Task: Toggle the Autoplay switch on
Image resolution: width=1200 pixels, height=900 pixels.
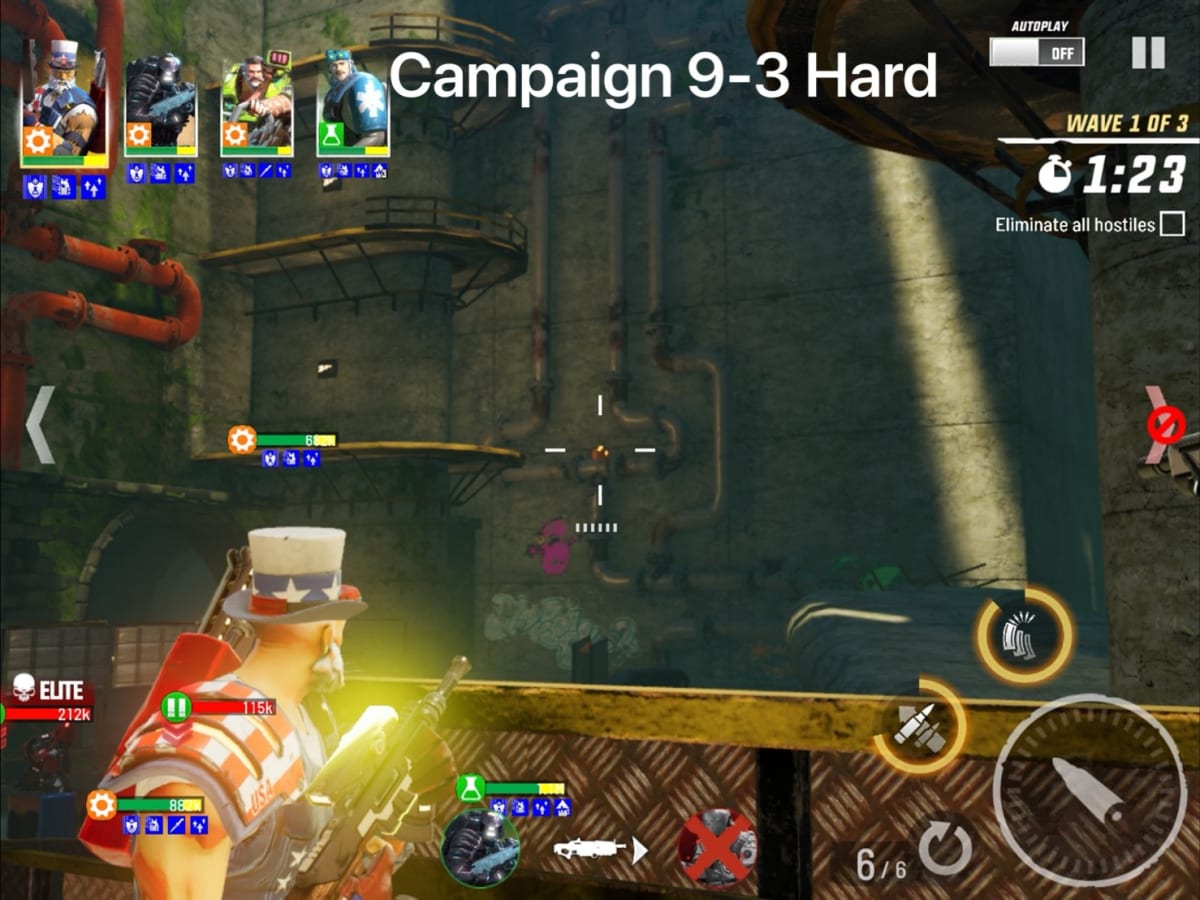Action: (x=1037, y=51)
